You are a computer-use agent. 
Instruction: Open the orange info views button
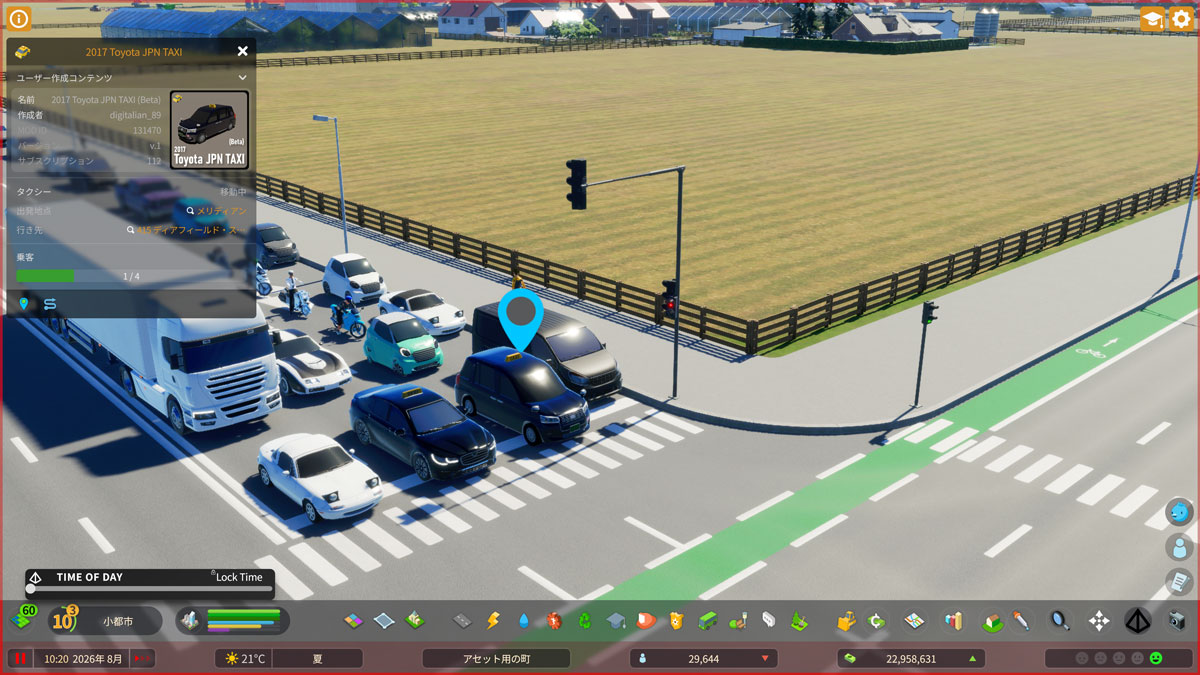[x=19, y=18]
